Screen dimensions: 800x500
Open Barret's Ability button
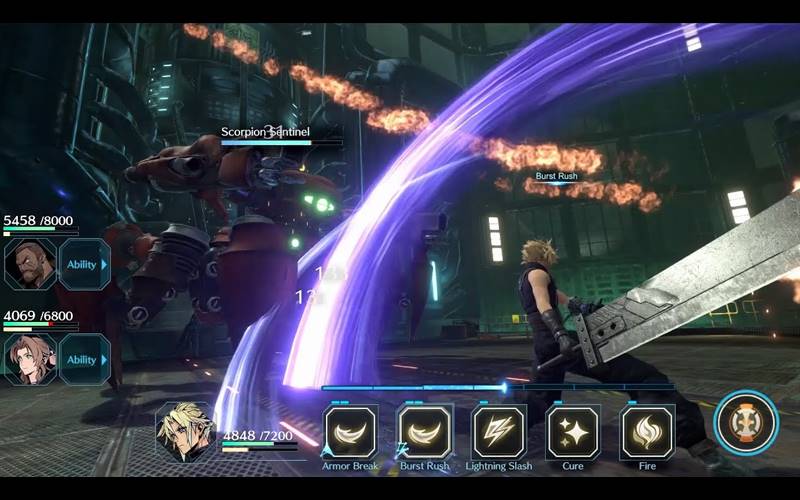[x=85, y=264]
